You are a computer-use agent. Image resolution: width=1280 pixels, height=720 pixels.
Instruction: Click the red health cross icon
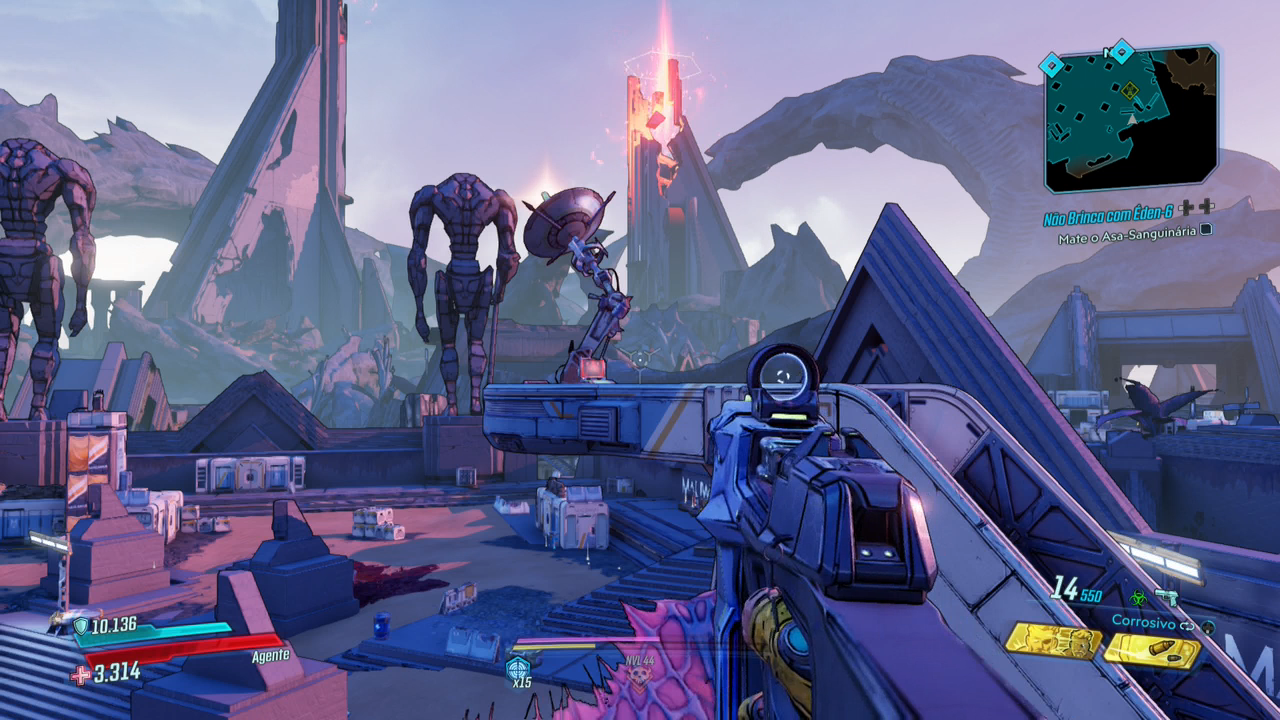tap(80, 674)
